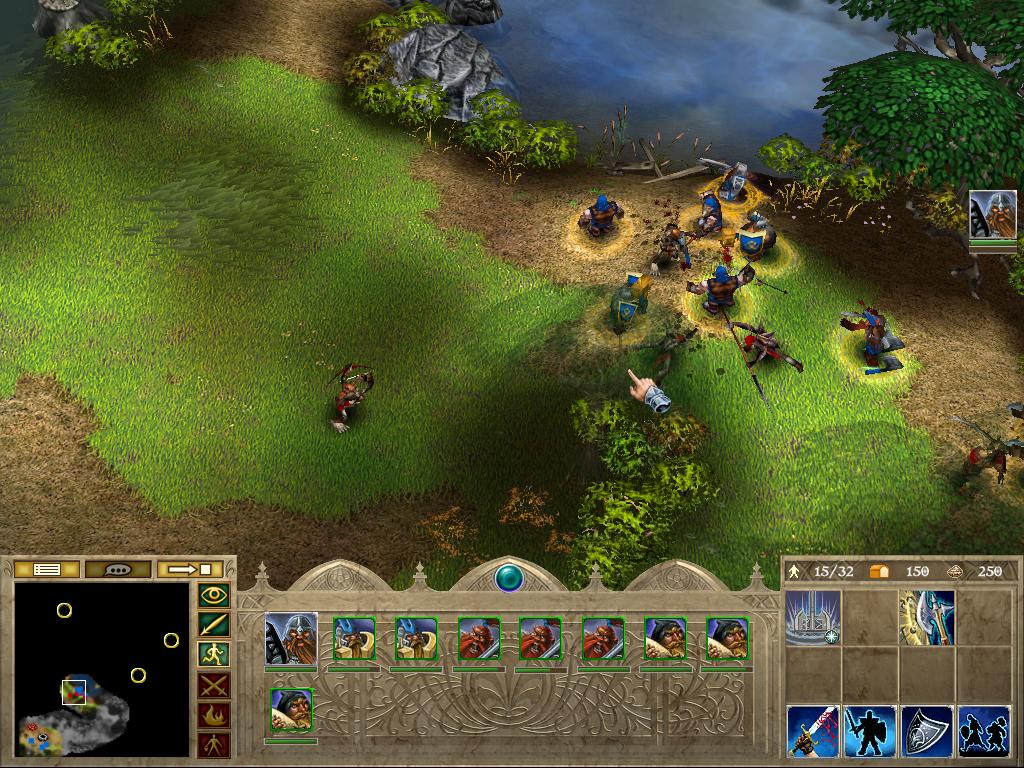
Task: Choose the knight with sword and shield command
Action: pos(869,731)
